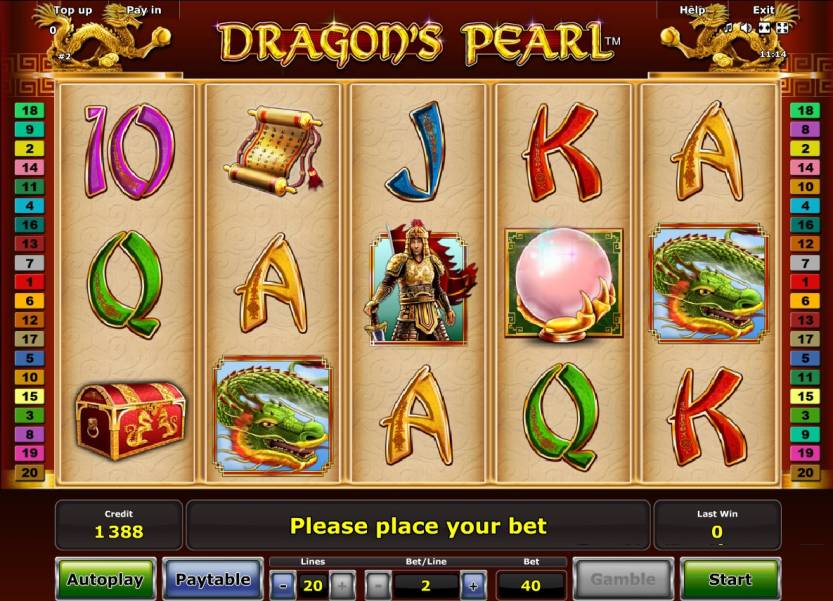Increase the number of Lines
Viewport: 833px width, 601px height.
(342, 584)
